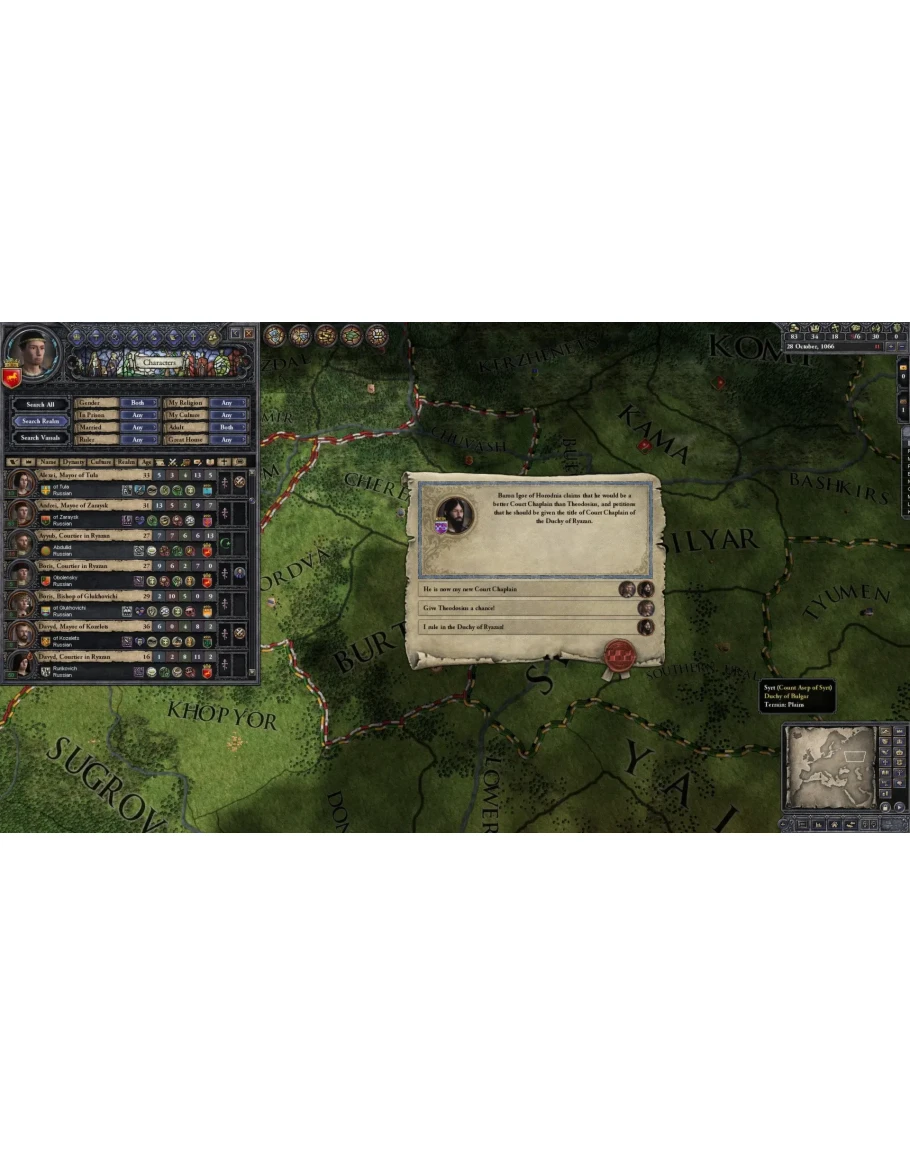This screenshot has width=910, height=1155.
Task: Open the Gender filter dropdown
Action: point(138,403)
